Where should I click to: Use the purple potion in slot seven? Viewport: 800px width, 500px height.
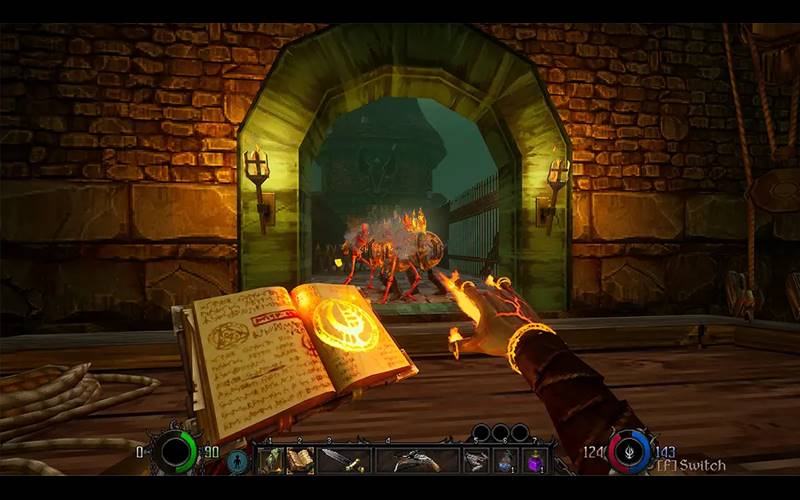[535, 460]
